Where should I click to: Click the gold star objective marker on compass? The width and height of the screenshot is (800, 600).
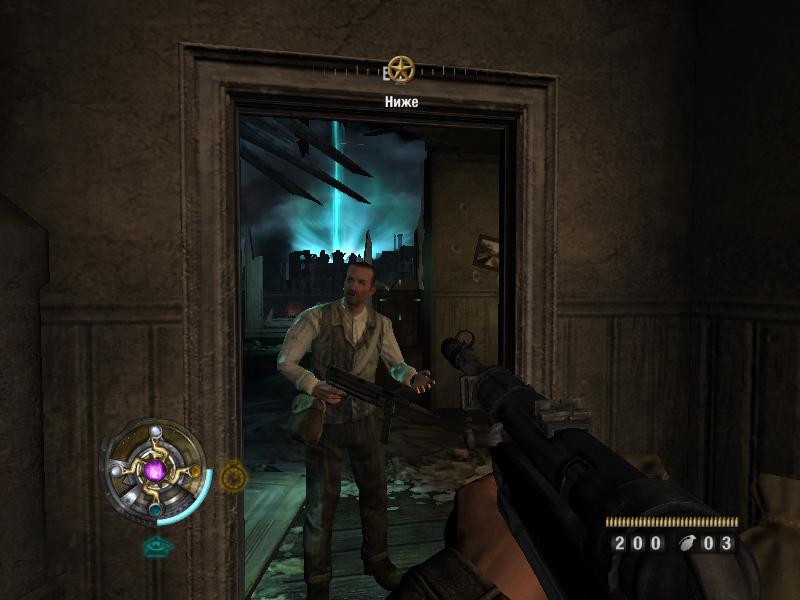point(401,70)
